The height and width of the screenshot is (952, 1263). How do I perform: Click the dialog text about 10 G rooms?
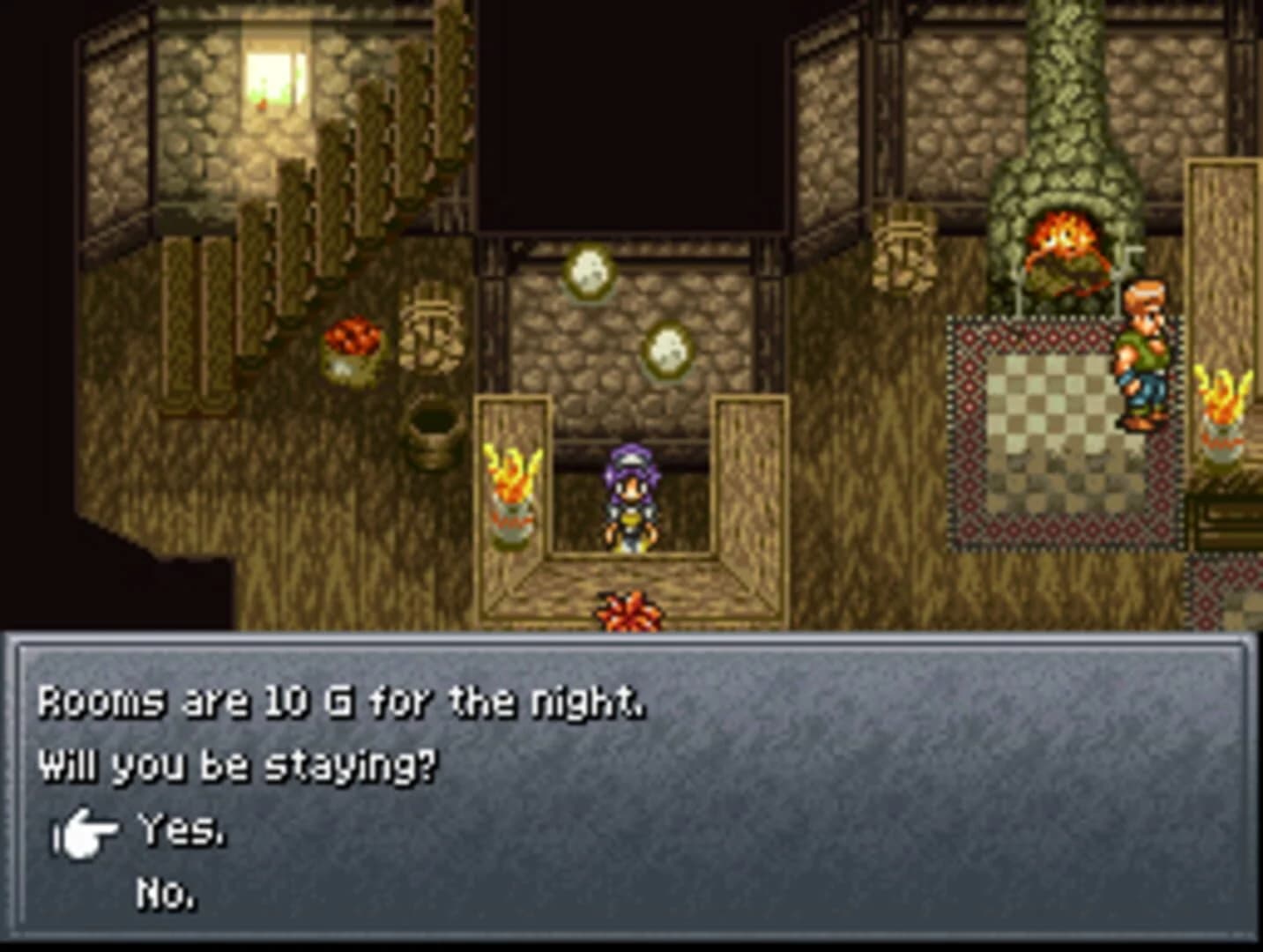[339, 705]
